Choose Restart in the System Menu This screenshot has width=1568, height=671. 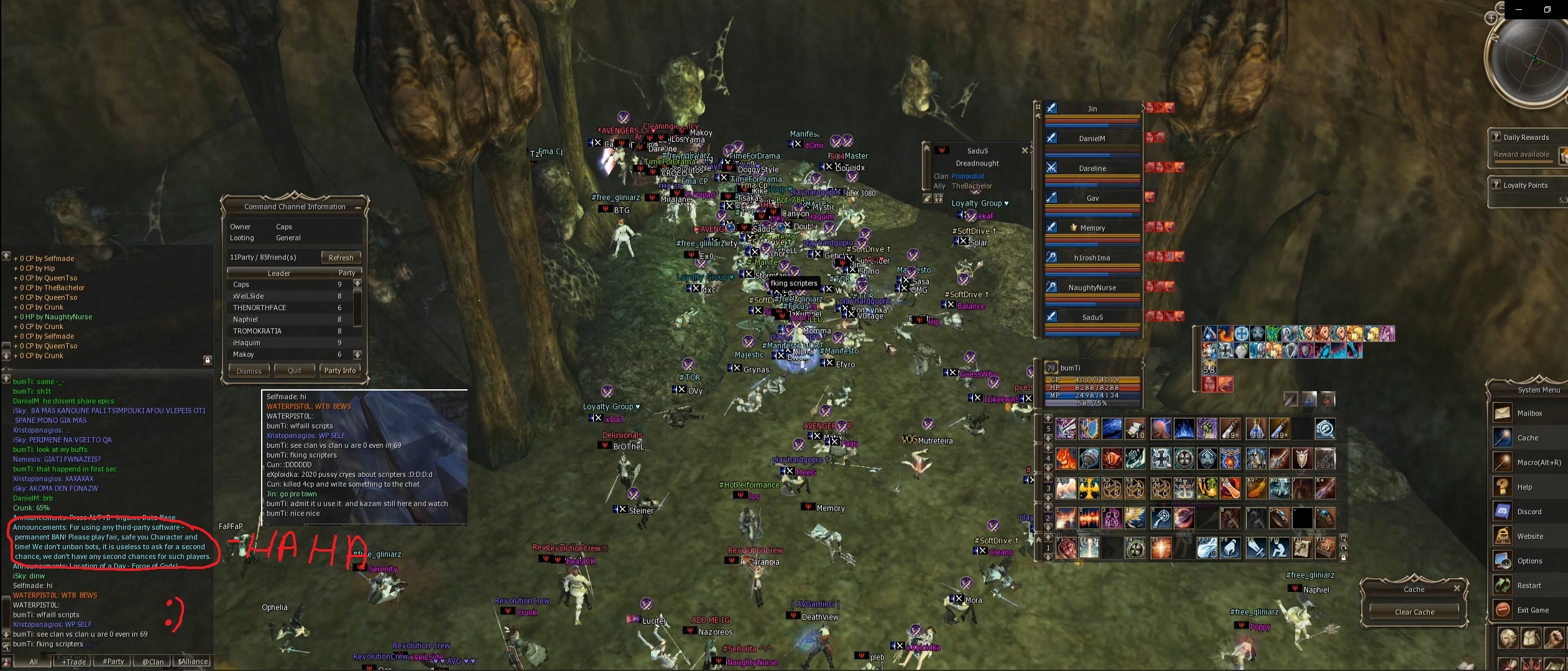(x=1529, y=586)
